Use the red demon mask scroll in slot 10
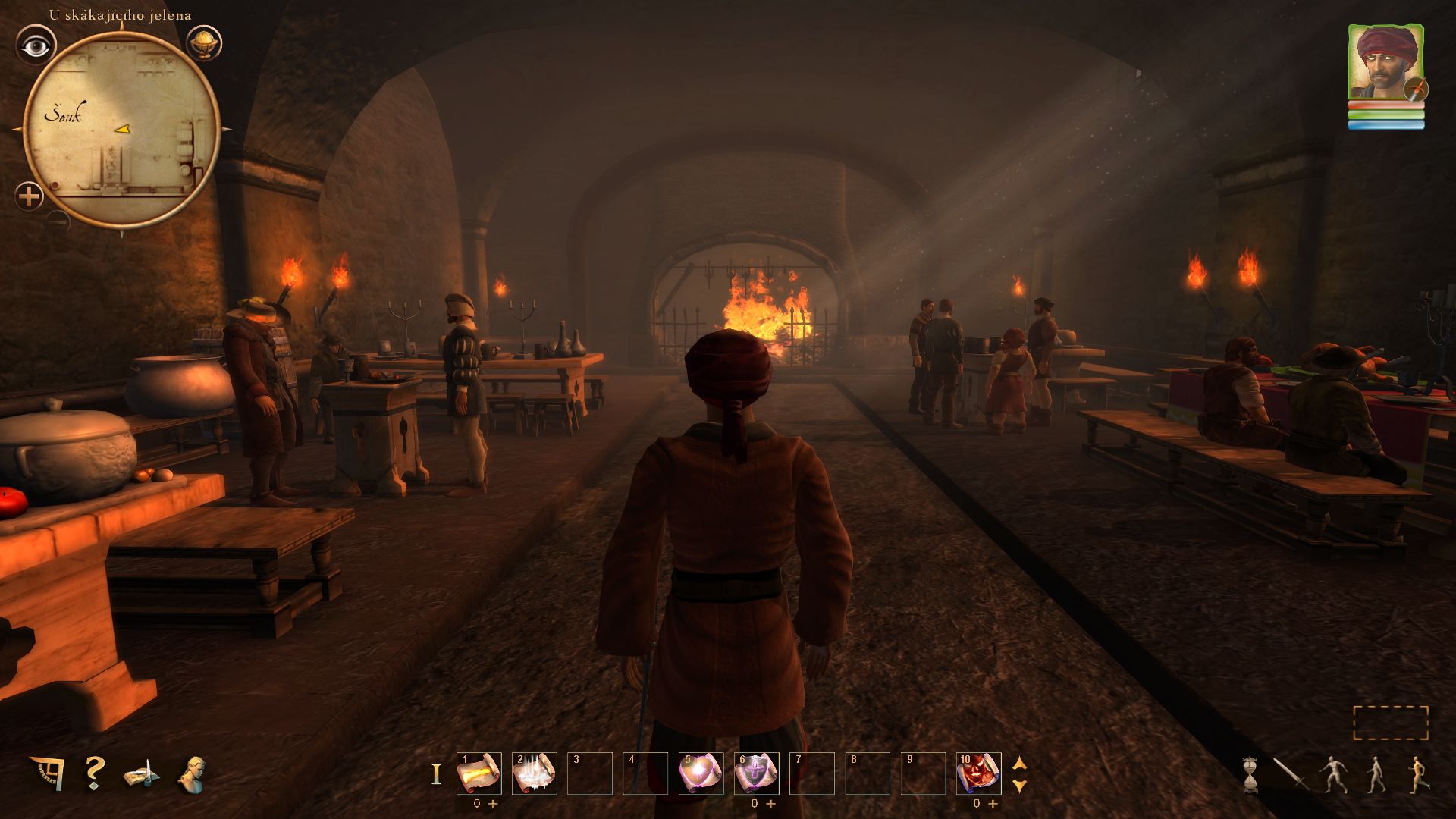 tap(978, 773)
